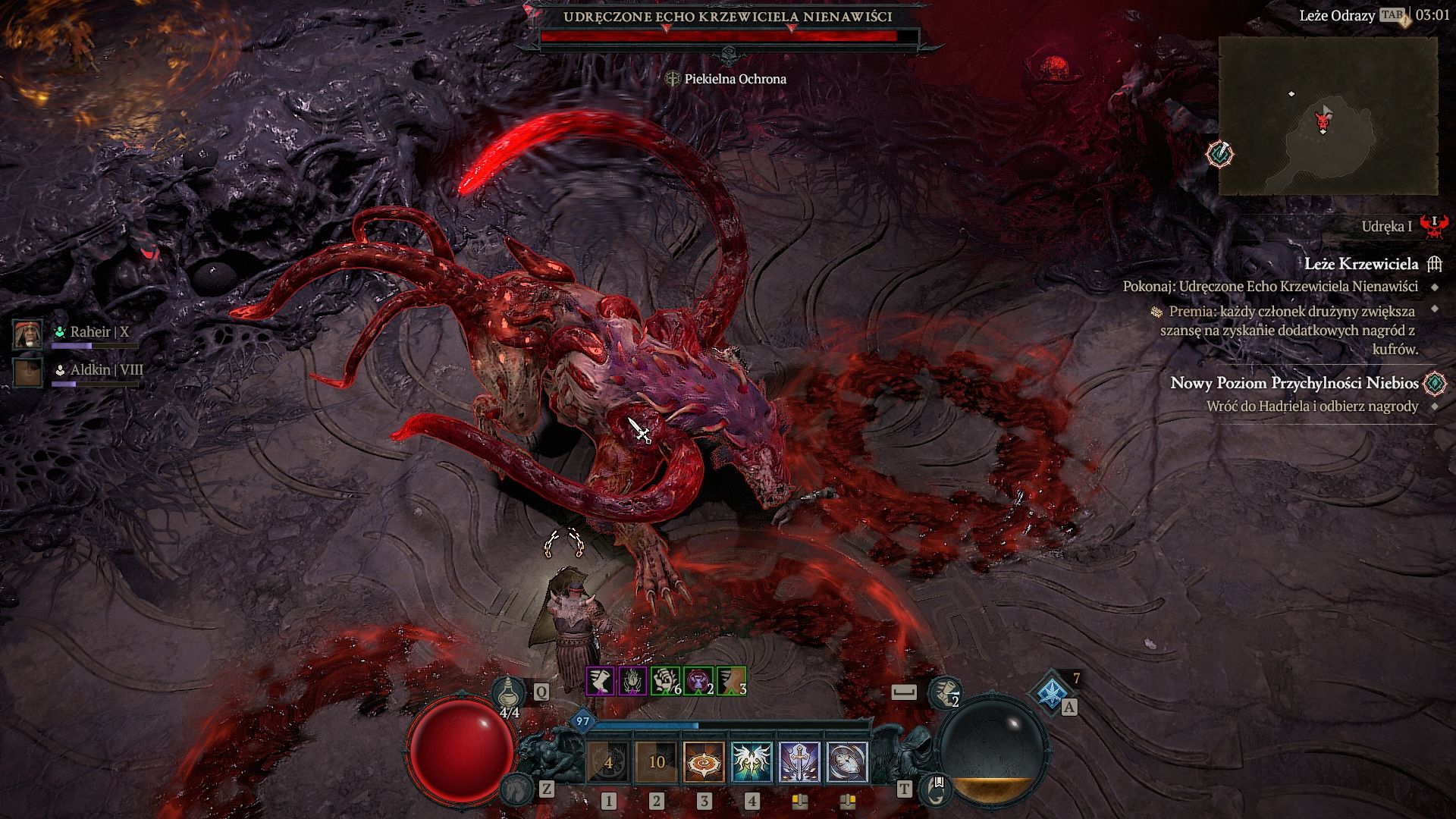This screenshot has height=819, width=1456.
Task: Use the sword and shield skill
Action: (x=800, y=762)
